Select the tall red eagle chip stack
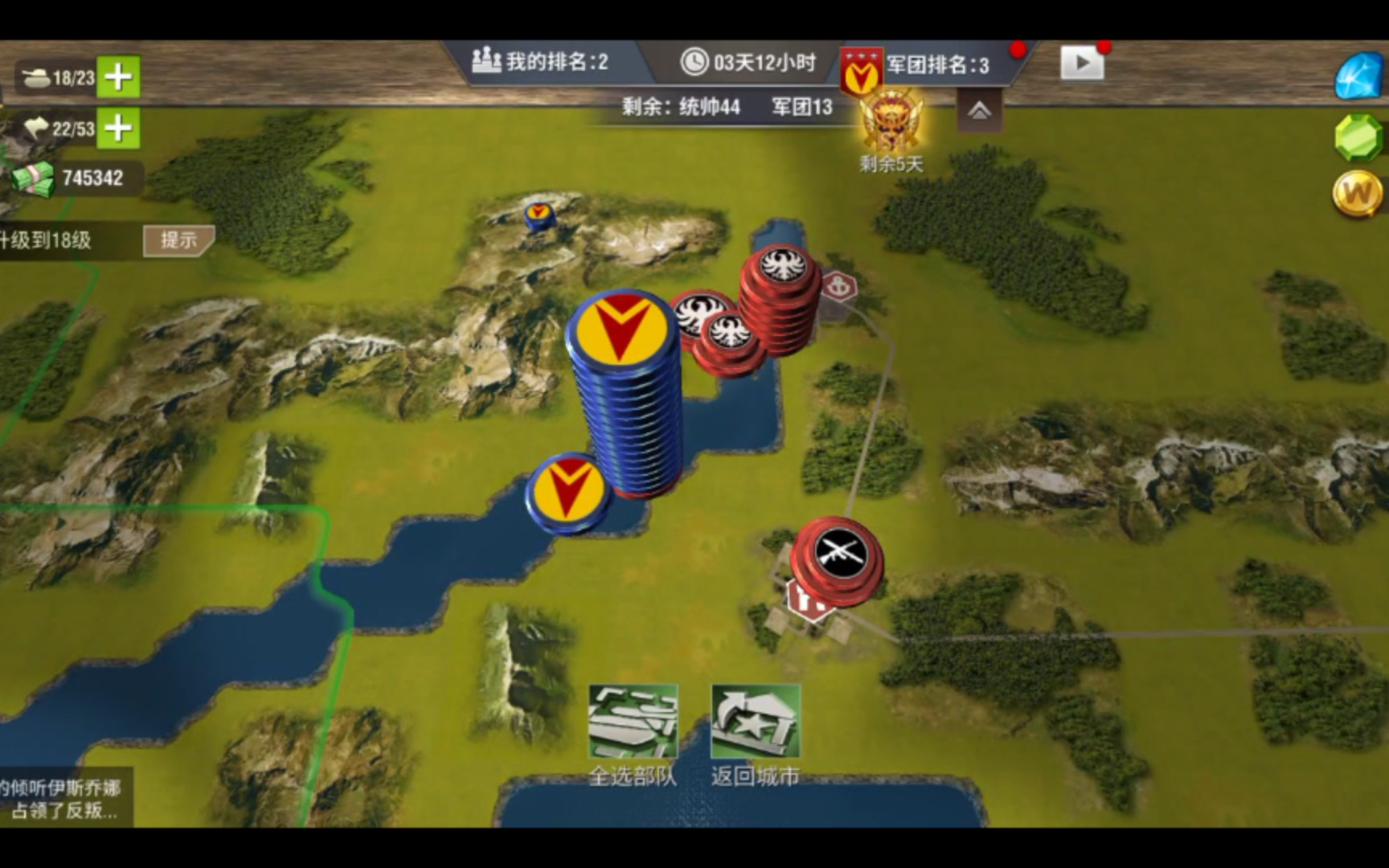This screenshot has width=1389, height=868. (x=781, y=297)
